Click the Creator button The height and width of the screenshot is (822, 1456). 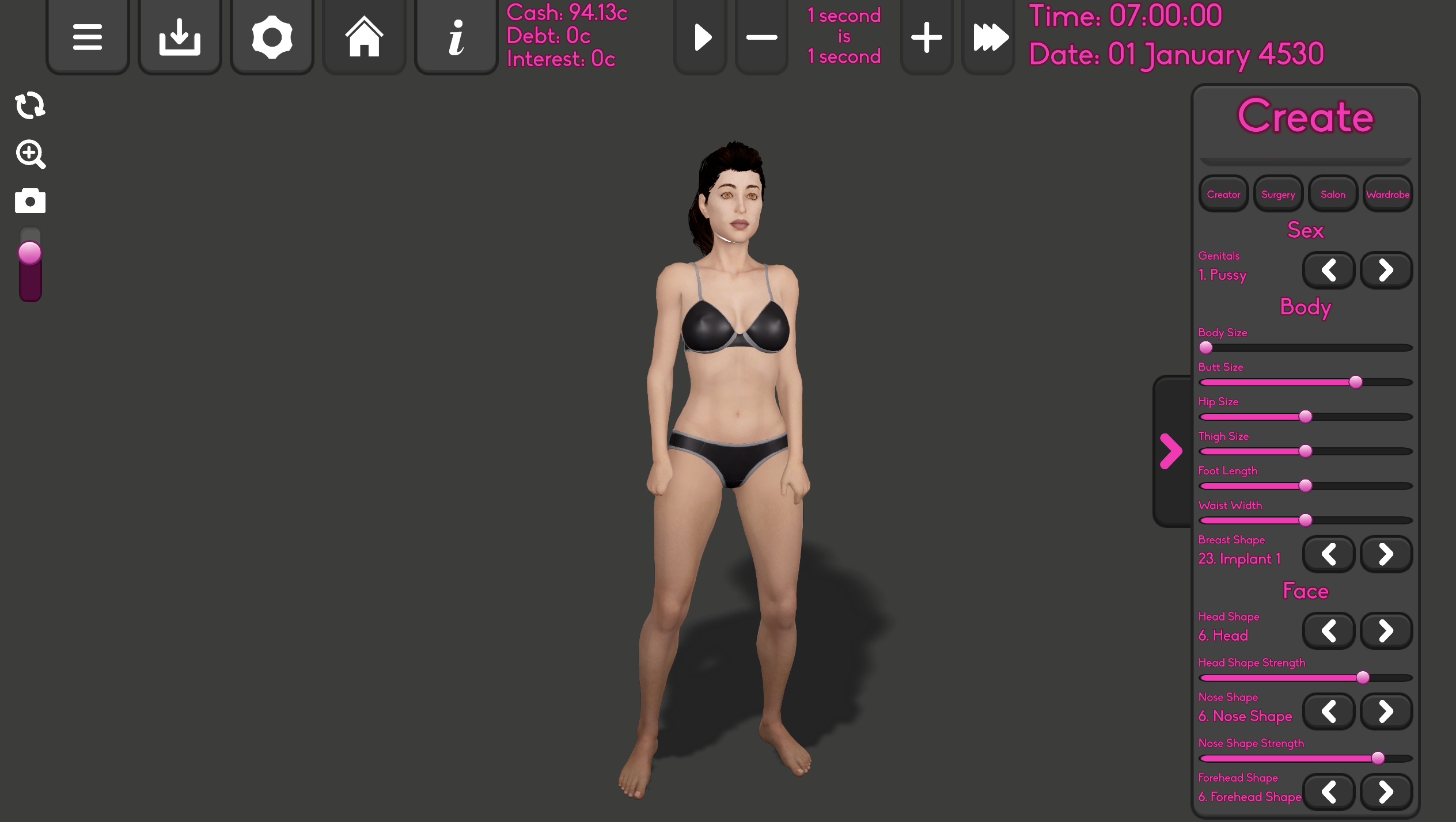[1223, 194]
